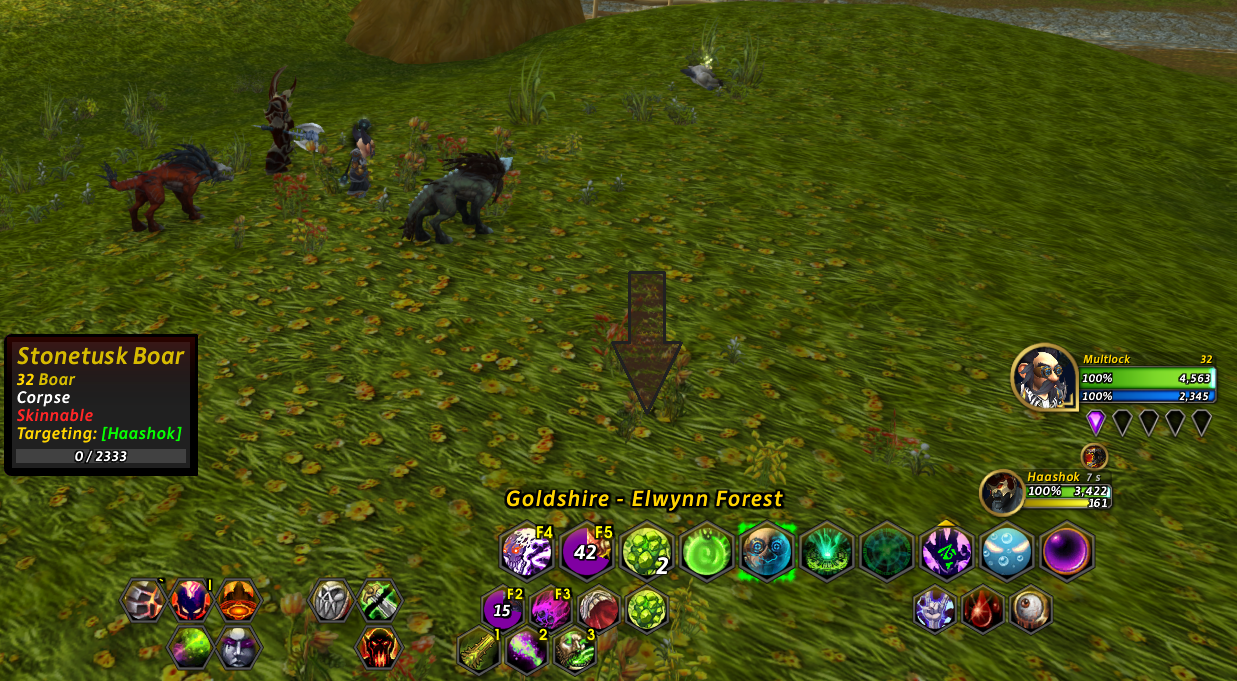Image resolution: width=1237 pixels, height=681 pixels.
Task: Use the green healthstone with count 2
Action: click(647, 551)
